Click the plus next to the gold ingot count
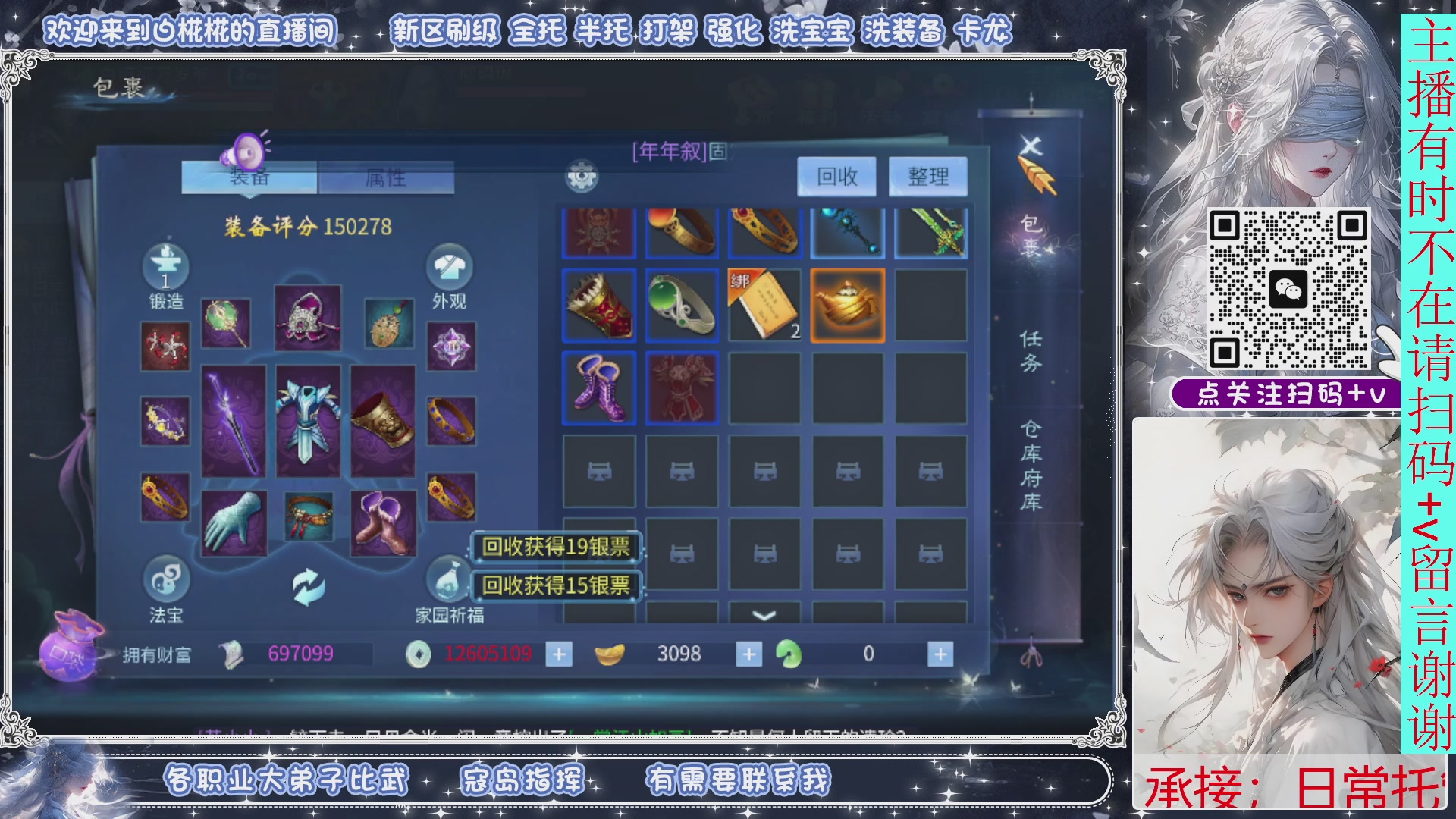Screen dimensions: 1456x819 click(x=749, y=654)
